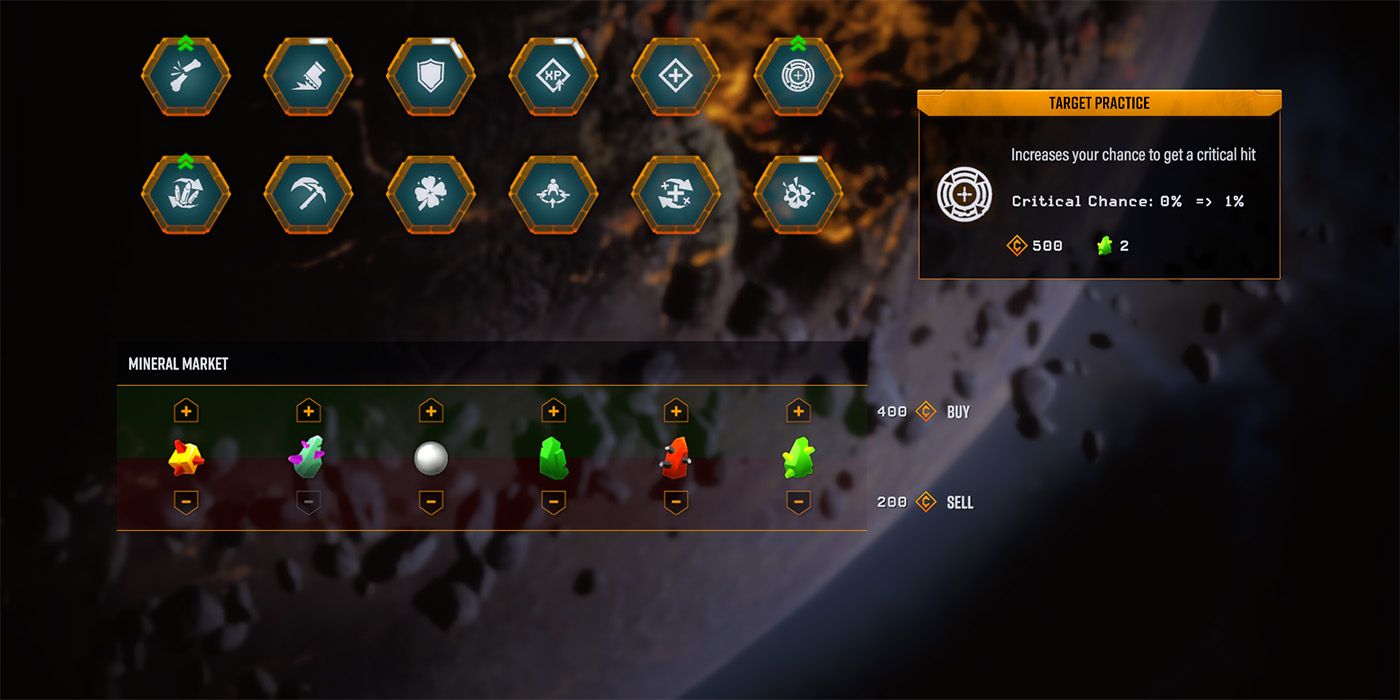Select the four-leaf clover luck upgrade

click(431, 194)
